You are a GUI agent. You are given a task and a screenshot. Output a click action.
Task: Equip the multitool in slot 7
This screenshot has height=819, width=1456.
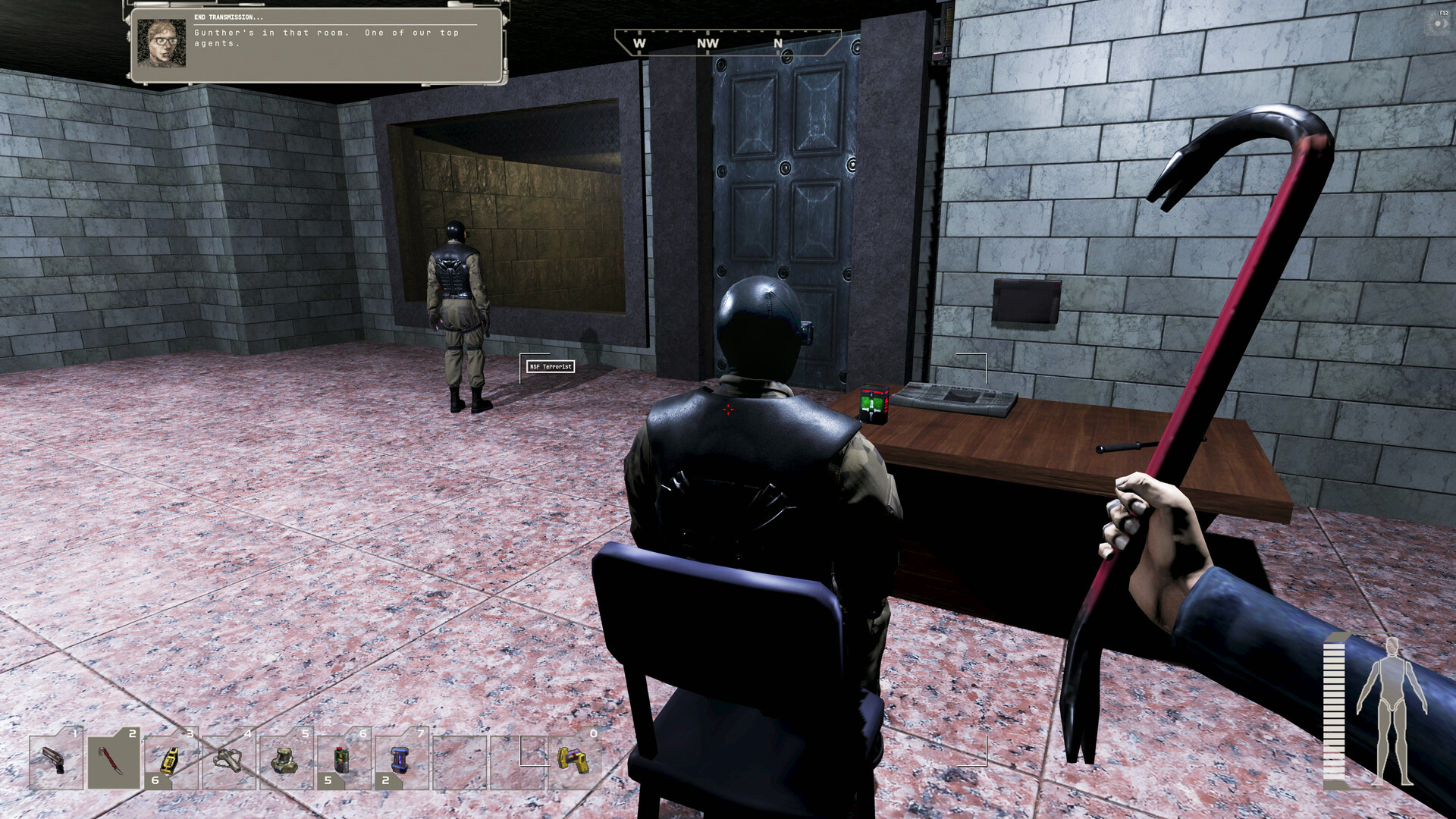coord(401,762)
